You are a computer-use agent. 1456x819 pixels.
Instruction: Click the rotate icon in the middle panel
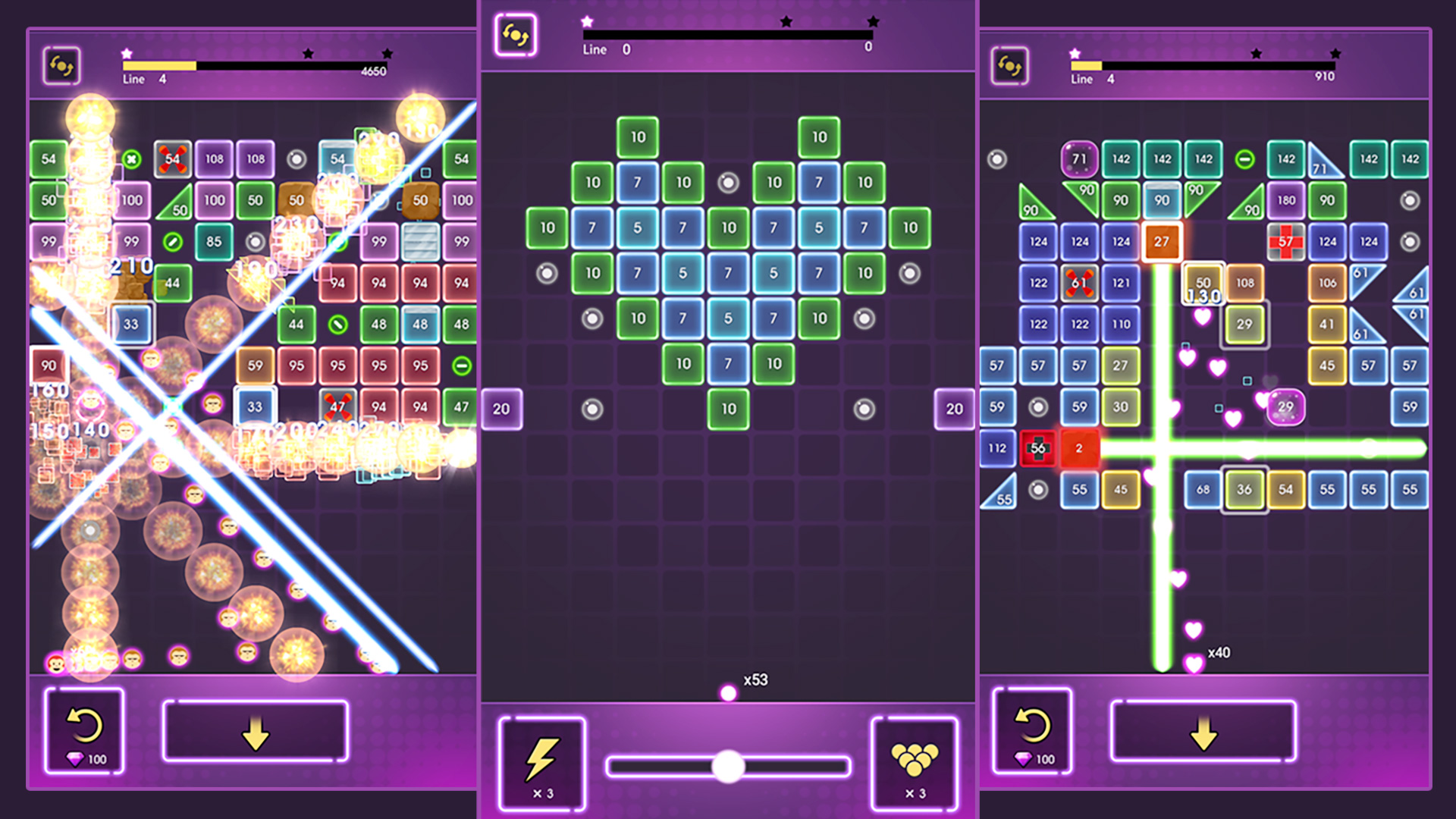click(x=515, y=33)
